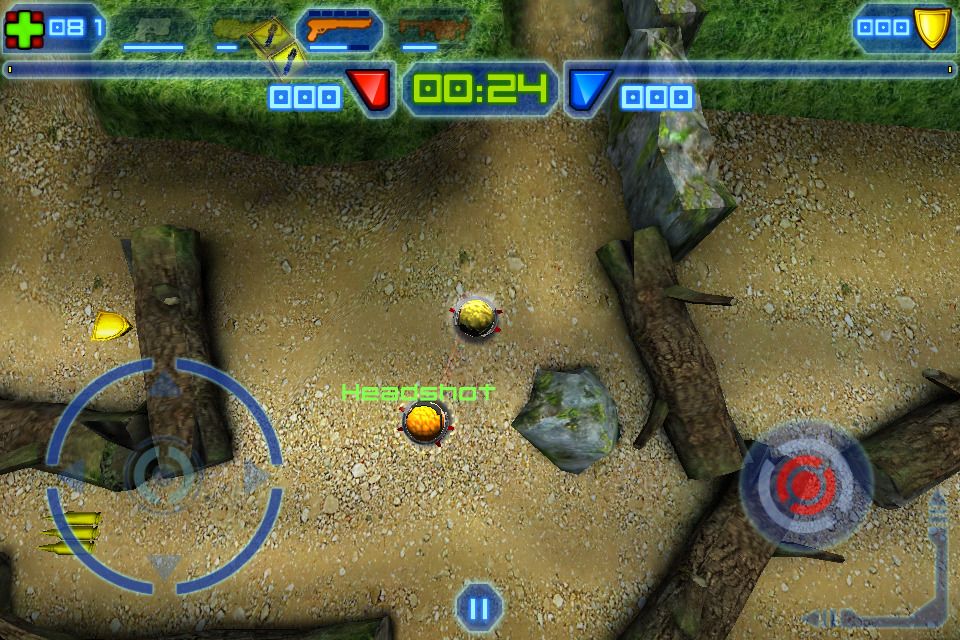
Task: Choose the dimmed assault rifle weapon slot
Action: 432,30
